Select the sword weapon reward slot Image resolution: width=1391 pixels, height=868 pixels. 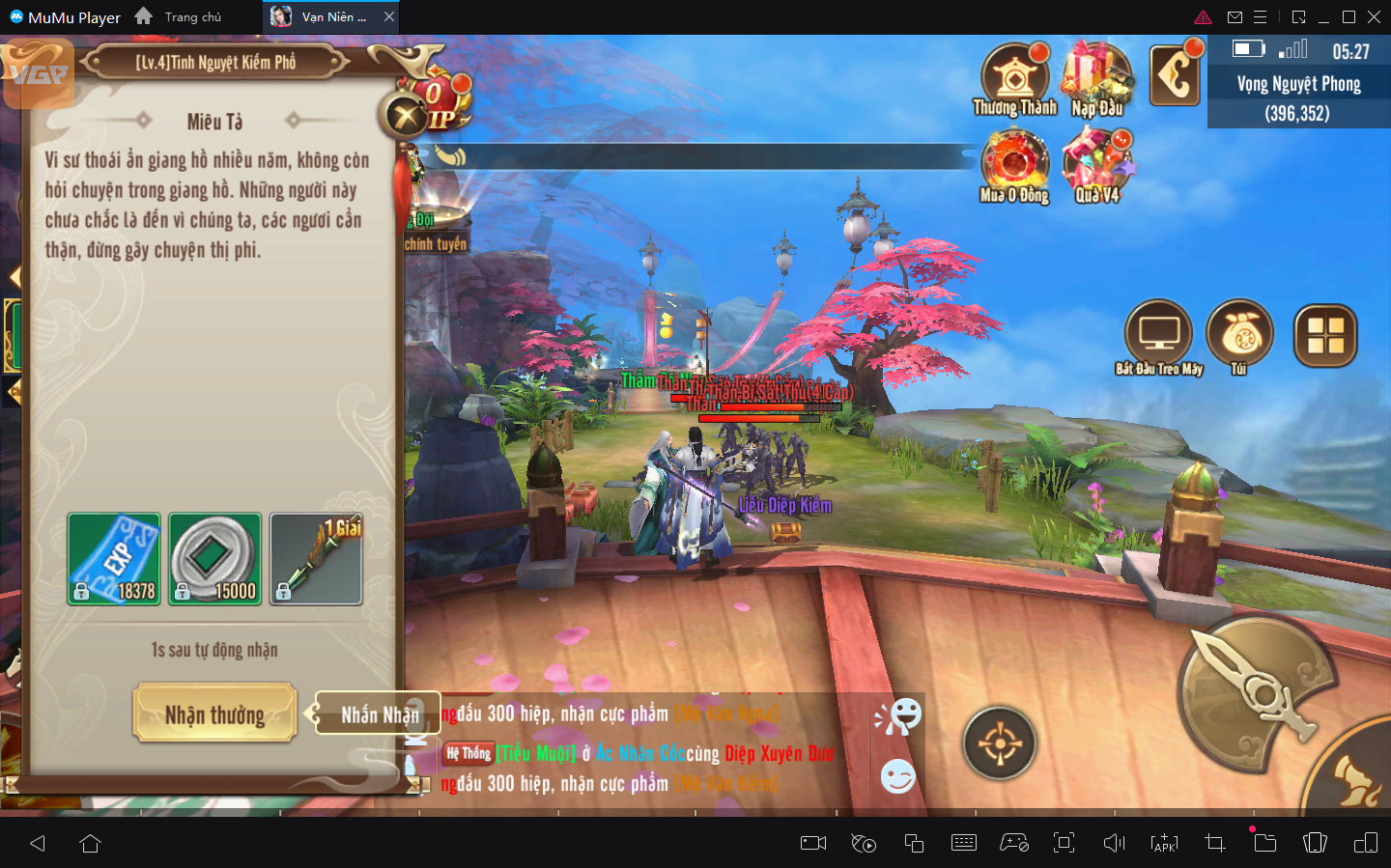(316, 559)
